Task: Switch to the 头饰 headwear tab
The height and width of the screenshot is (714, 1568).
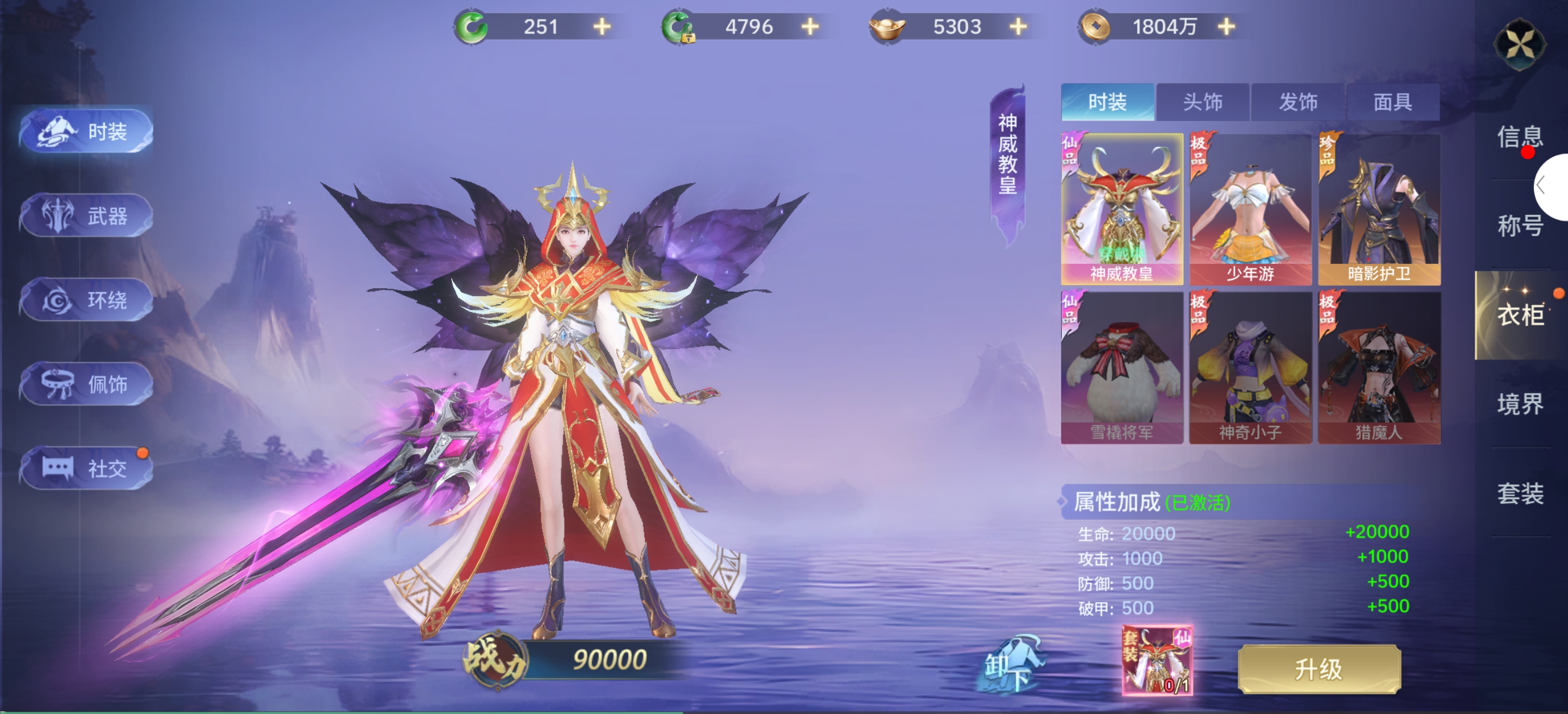Action: (x=1202, y=102)
